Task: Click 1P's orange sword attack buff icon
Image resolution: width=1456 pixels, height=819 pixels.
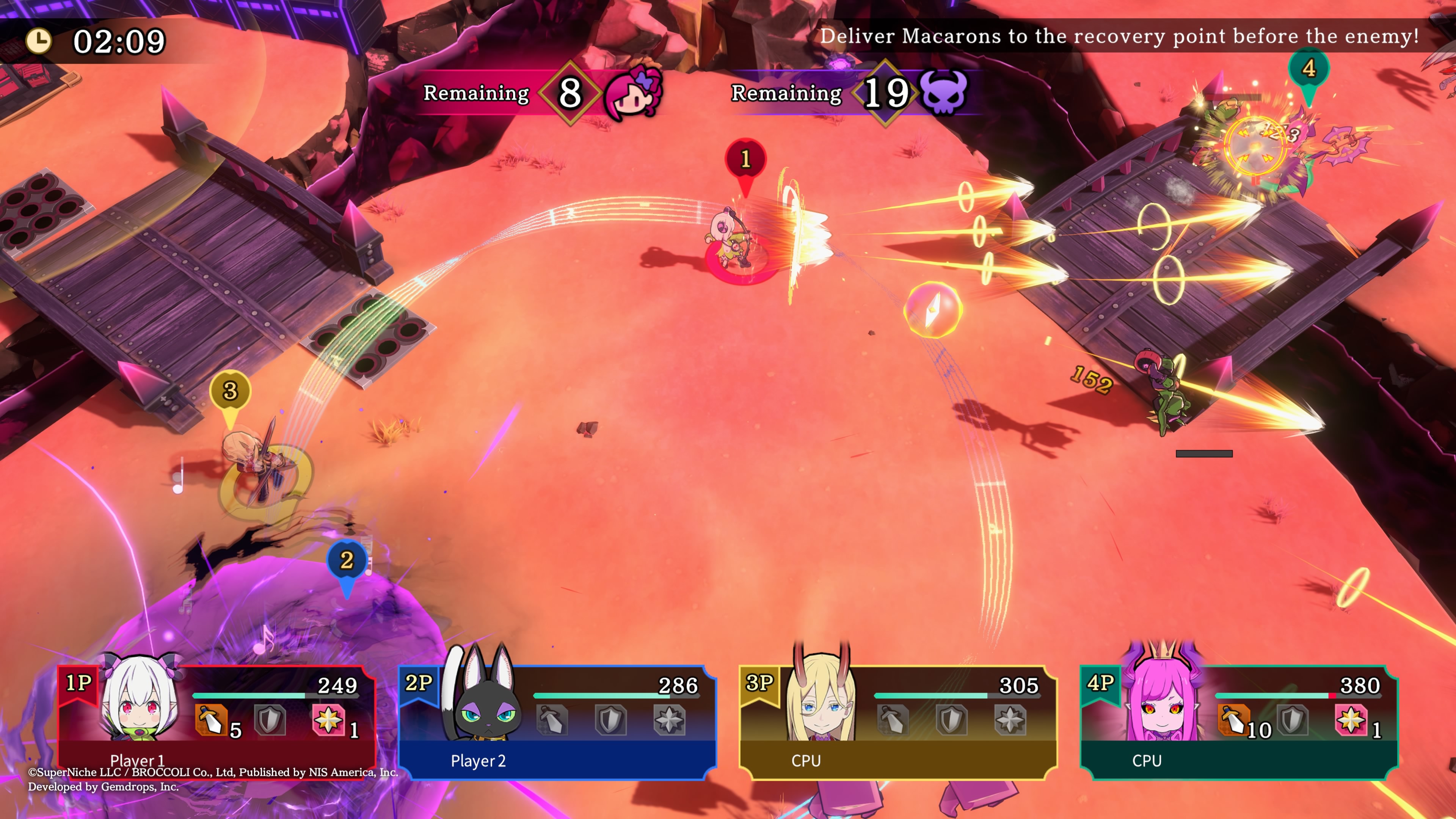Action: [x=210, y=720]
